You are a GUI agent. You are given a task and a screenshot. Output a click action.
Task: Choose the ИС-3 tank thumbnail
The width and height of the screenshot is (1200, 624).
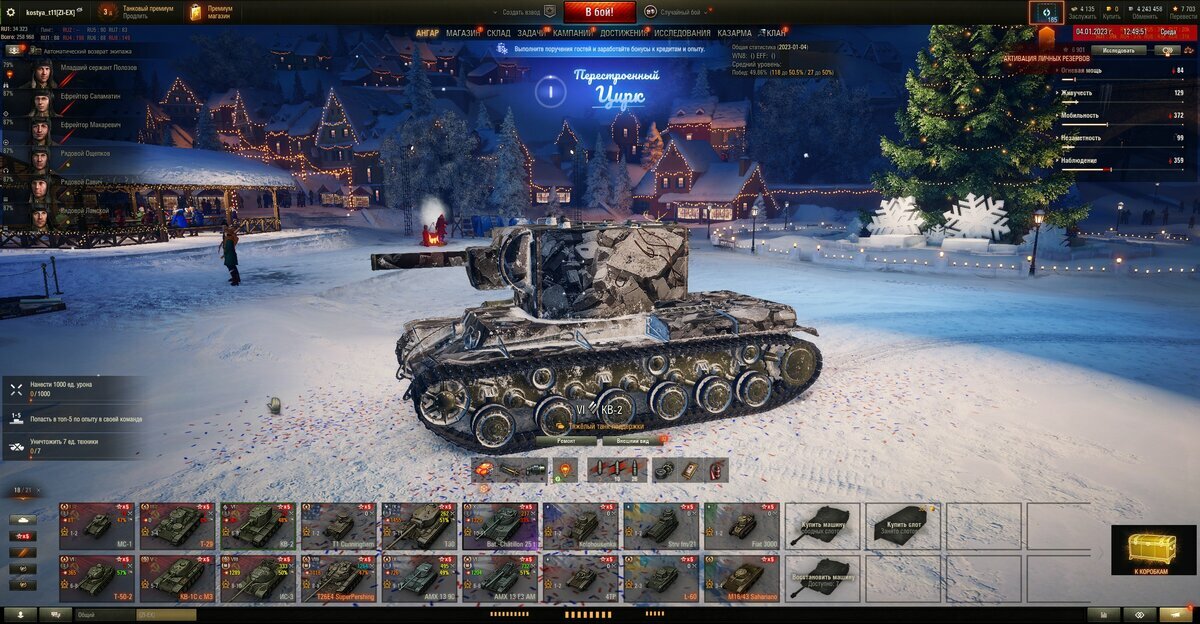258,577
